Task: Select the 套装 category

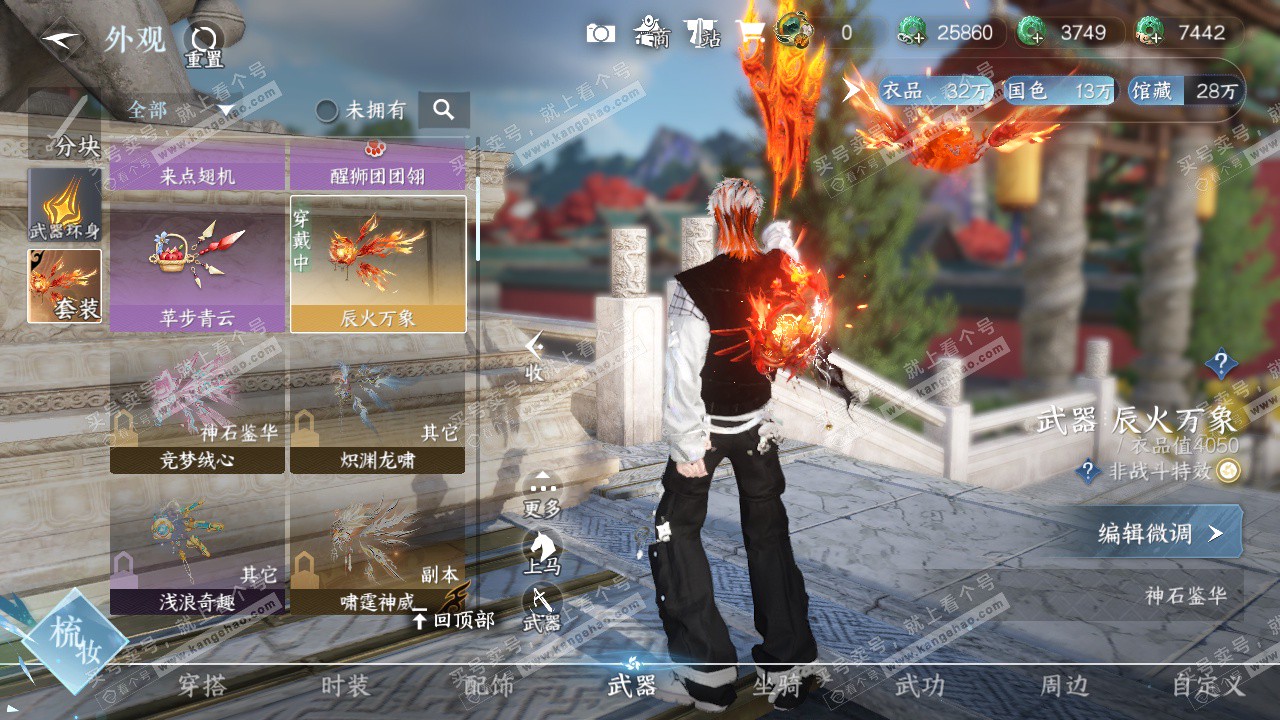Action: pos(65,286)
